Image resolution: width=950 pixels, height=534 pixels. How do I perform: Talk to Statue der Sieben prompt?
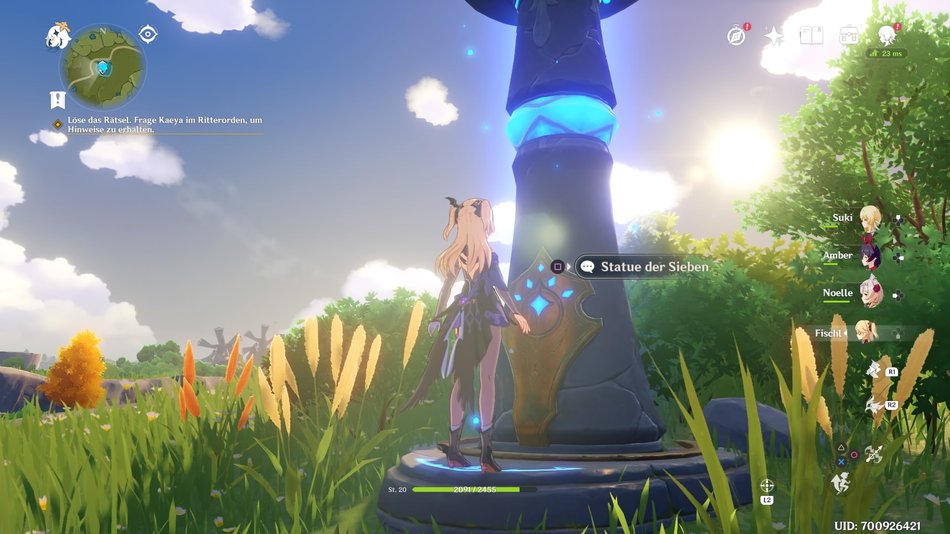pos(643,267)
